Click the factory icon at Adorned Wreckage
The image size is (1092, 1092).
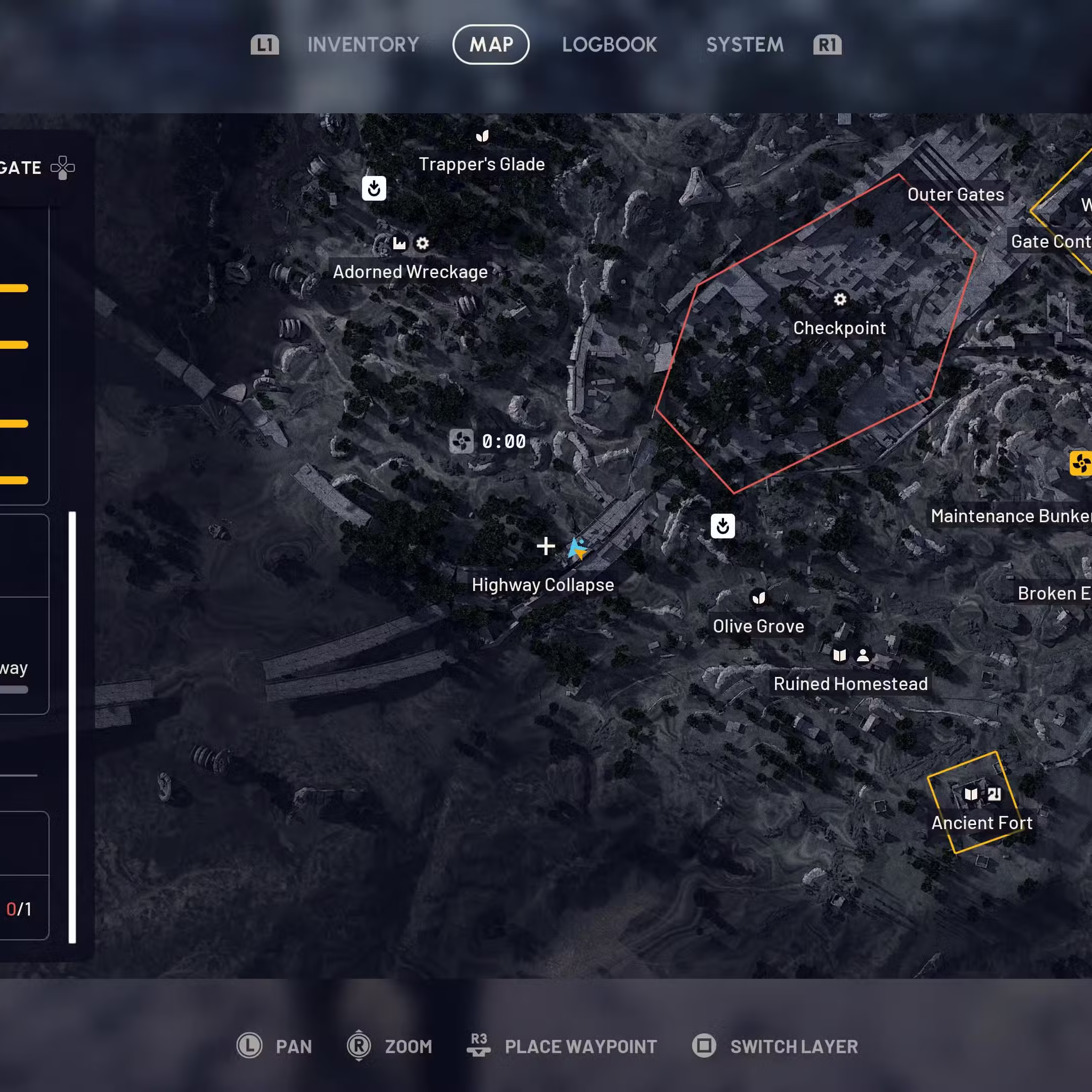click(x=399, y=244)
